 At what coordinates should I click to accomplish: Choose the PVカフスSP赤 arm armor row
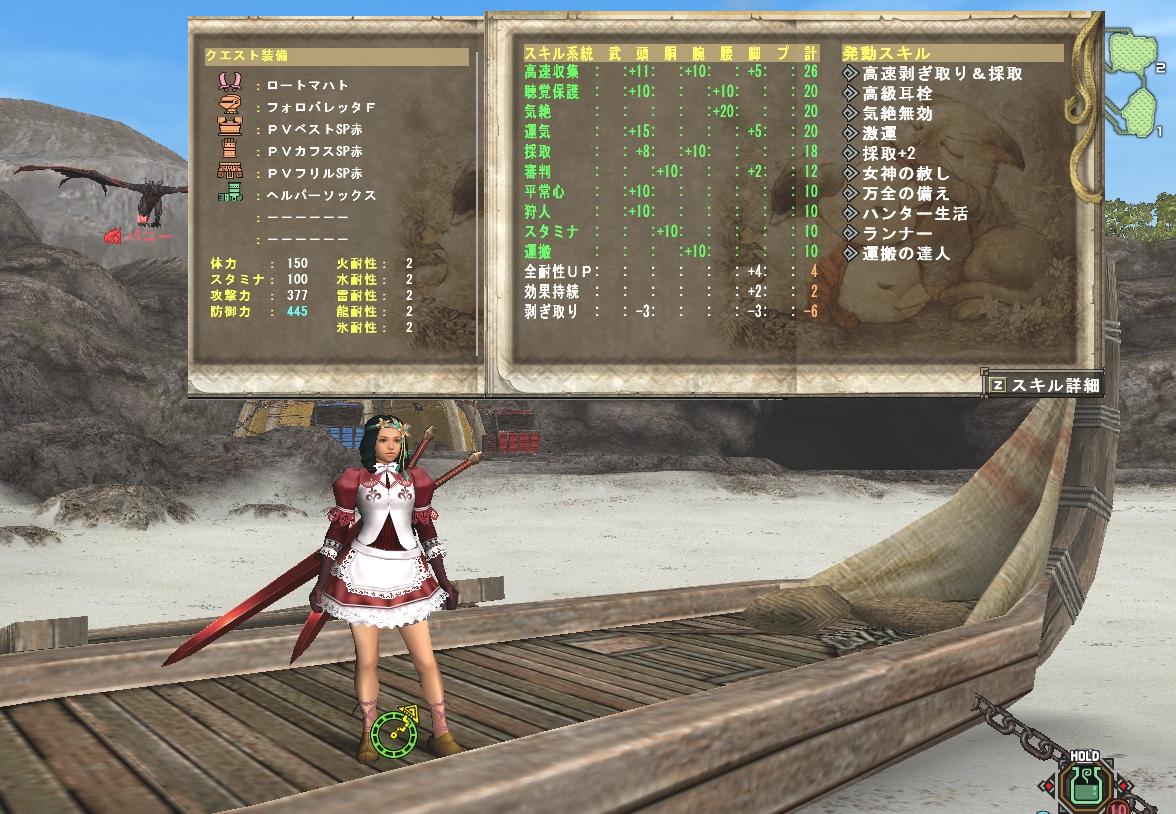click(315, 151)
